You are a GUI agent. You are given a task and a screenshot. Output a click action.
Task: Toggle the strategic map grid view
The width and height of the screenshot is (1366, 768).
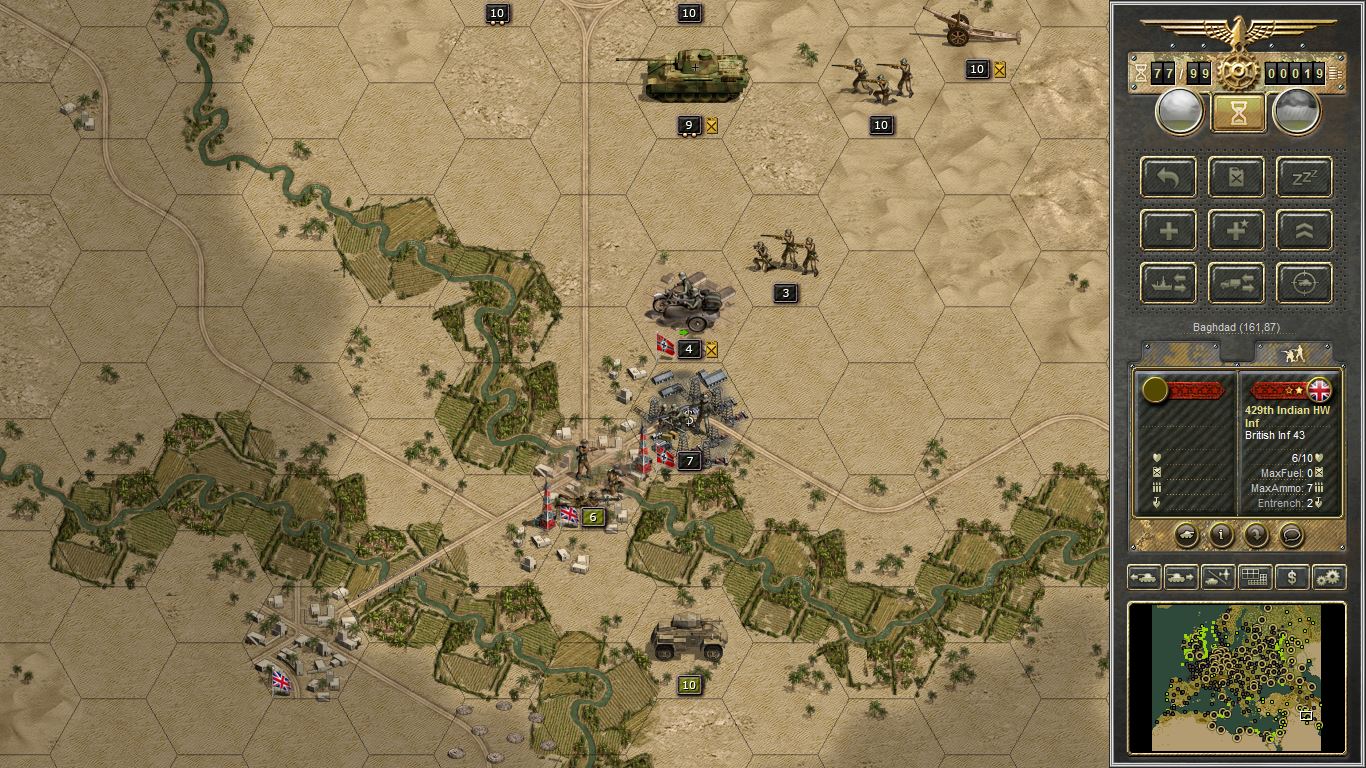pyautogui.click(x=1254, y=577)
